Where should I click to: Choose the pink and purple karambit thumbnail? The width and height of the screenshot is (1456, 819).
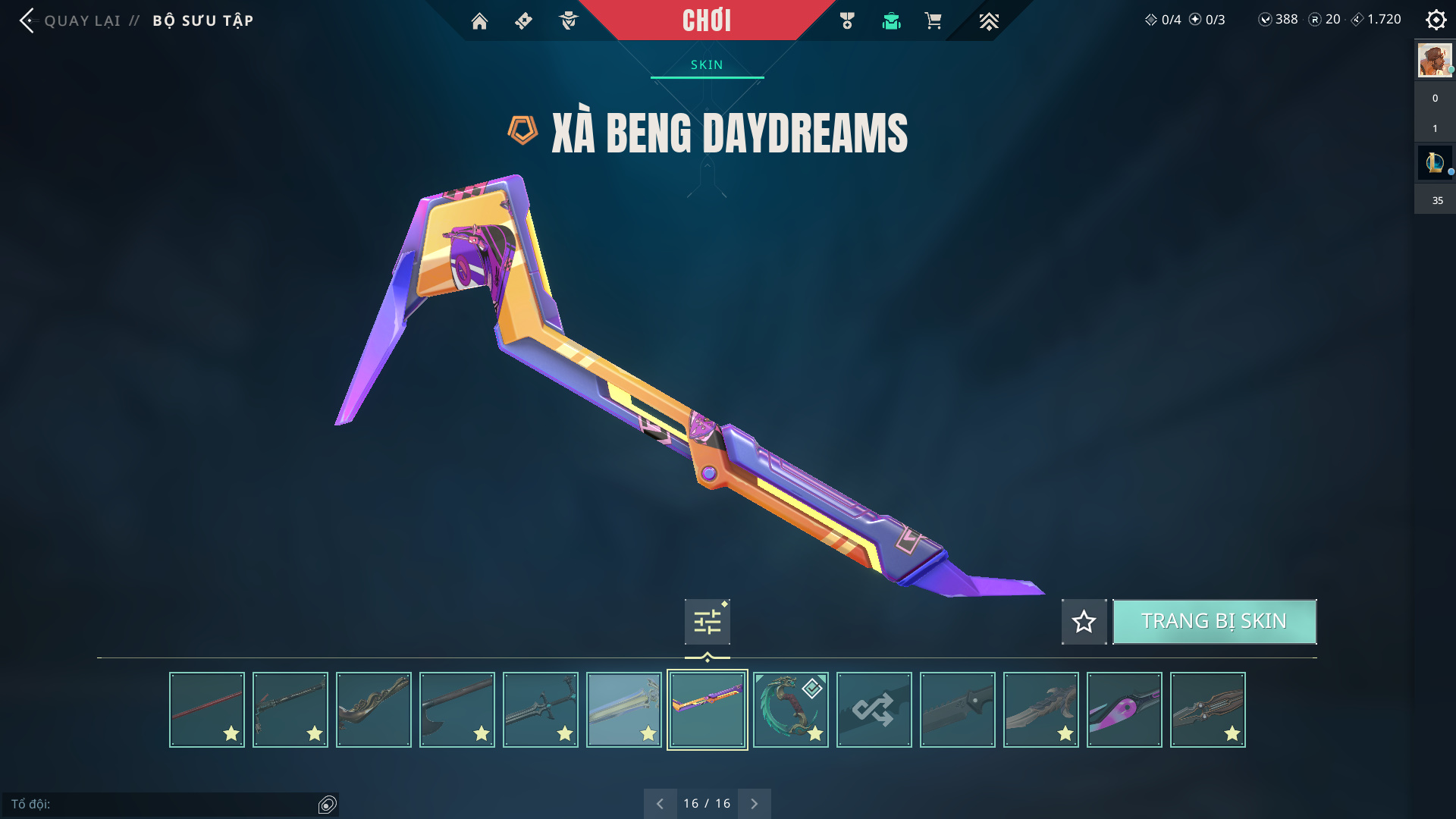(1125, 710)
